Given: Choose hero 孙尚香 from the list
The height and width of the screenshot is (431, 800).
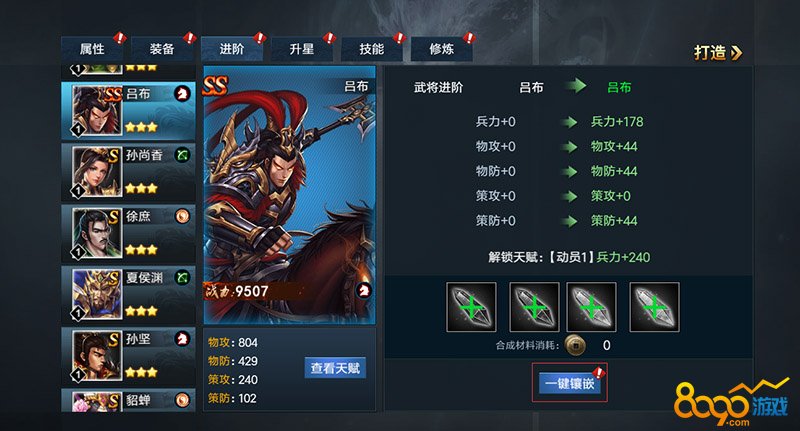Looking at the screenshot, I should tap(130, 171).
